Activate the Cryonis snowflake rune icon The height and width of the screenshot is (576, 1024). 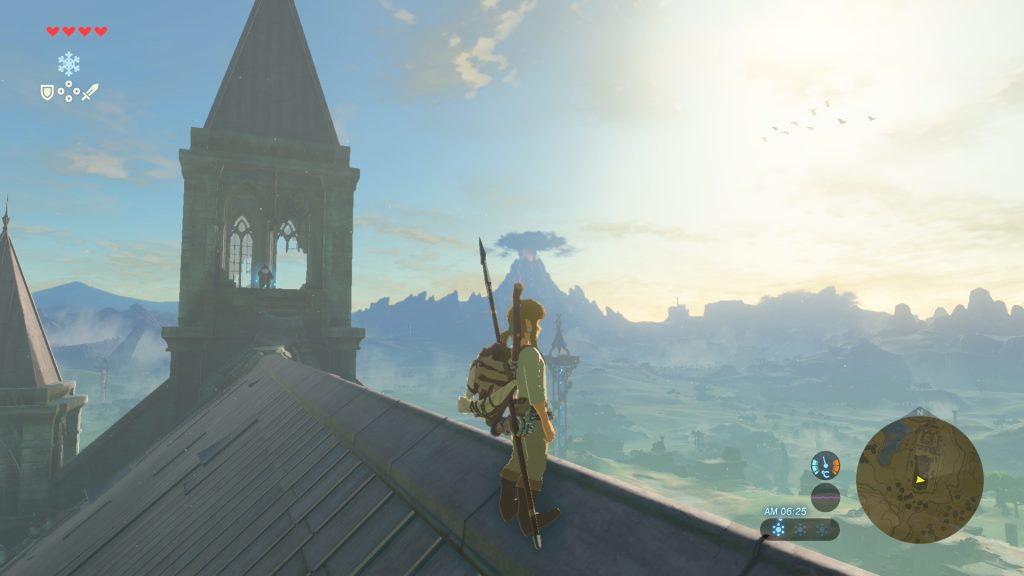(x=68, y=64)
